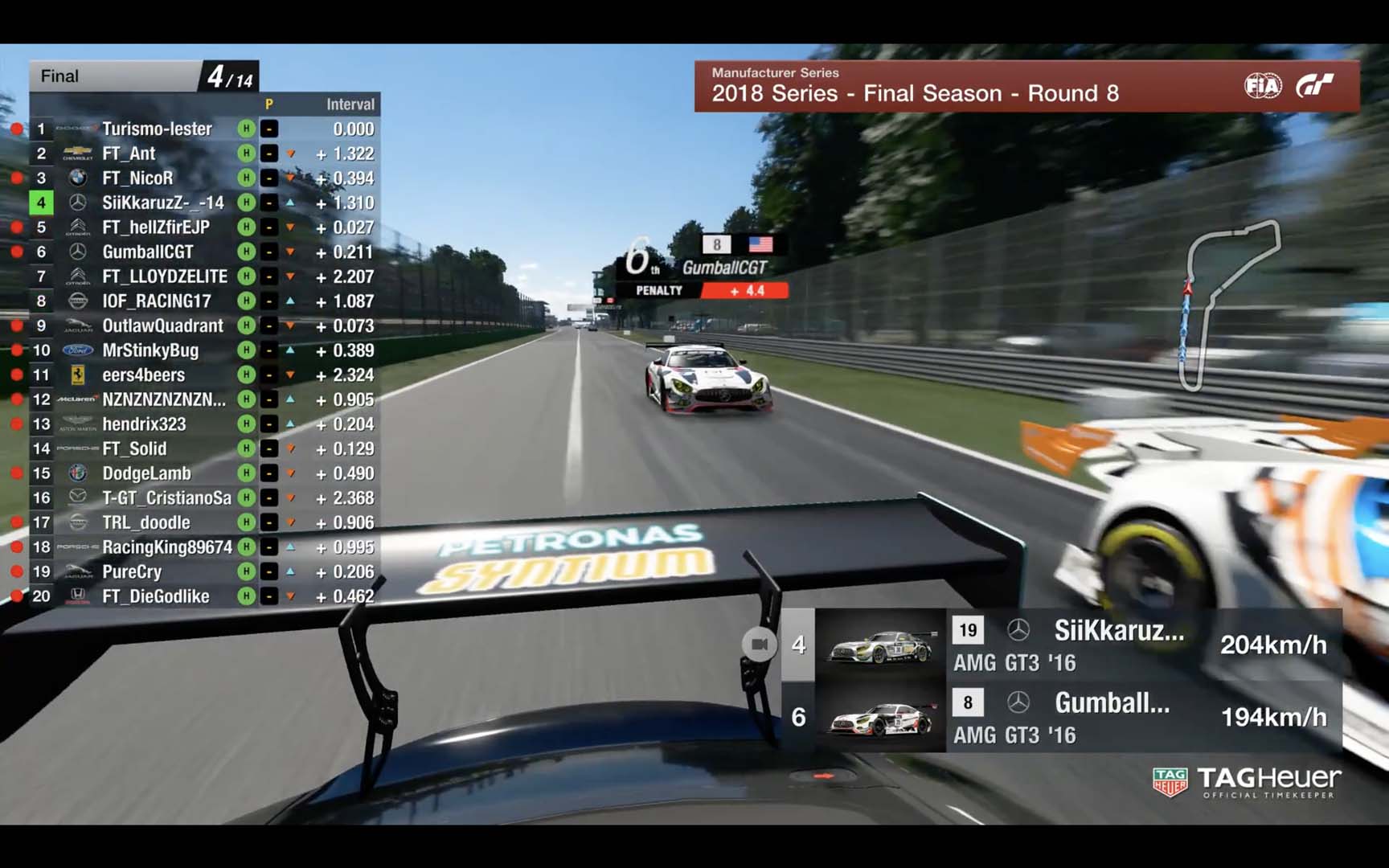Click the GumballCGT 6th place name tag

pos(723,267)
